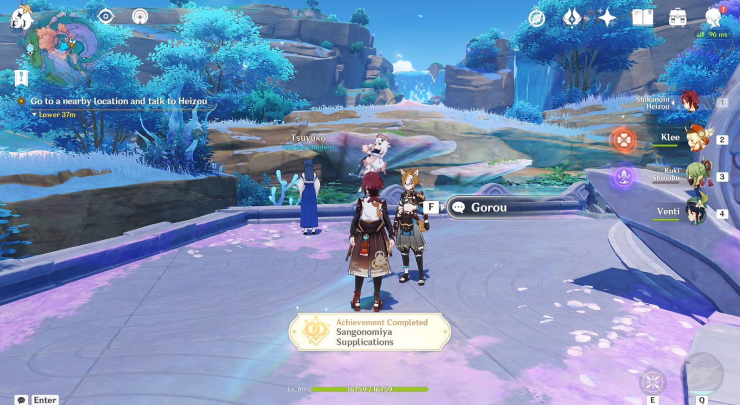The height and width of the screenshot is (405, 740).
Task: Open the chat box next to Enter
Action: (x=21, y=399)
